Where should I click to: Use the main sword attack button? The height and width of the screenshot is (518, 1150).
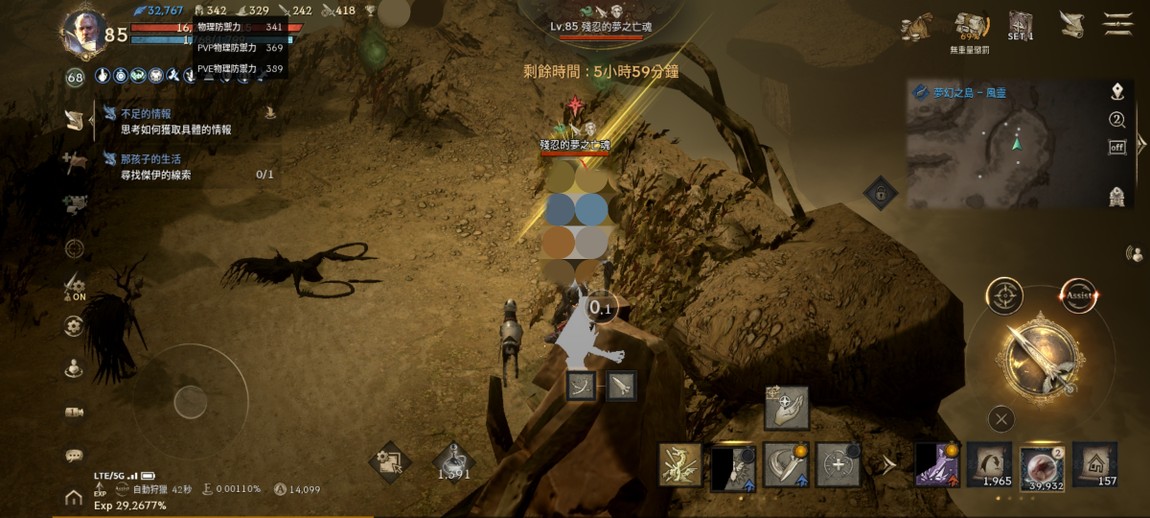click(x=1040, y=357)
